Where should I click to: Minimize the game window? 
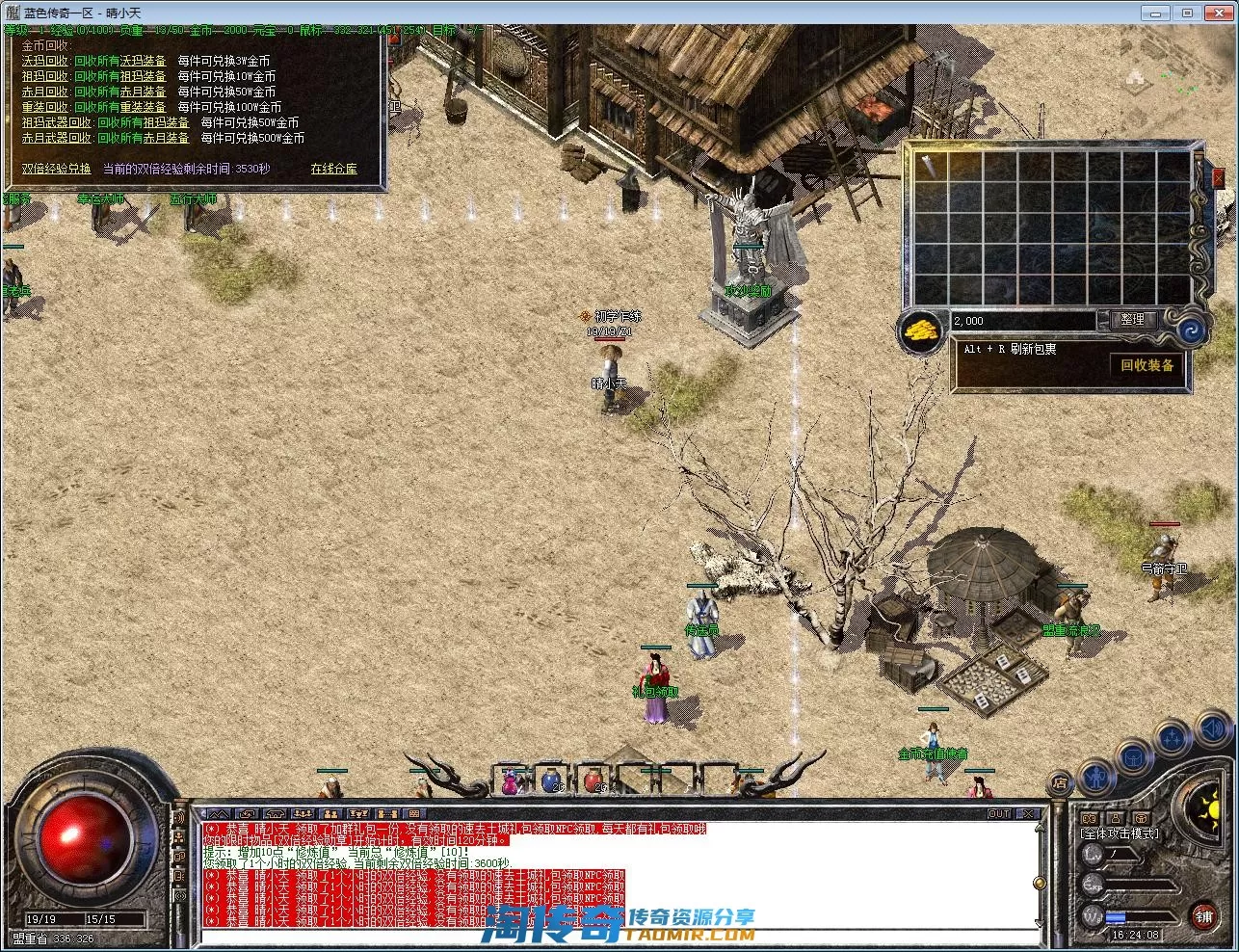coord(1156,13)
